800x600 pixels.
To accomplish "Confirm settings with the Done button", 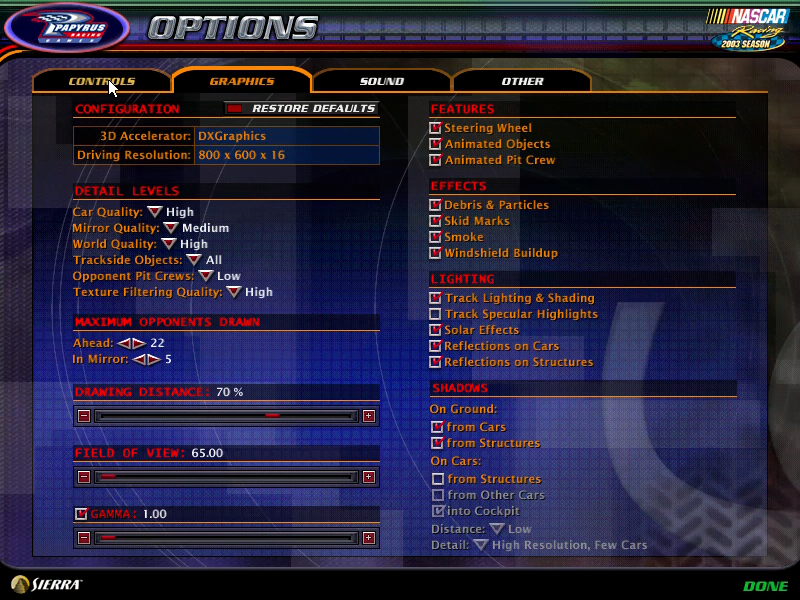I will (765, 585).
